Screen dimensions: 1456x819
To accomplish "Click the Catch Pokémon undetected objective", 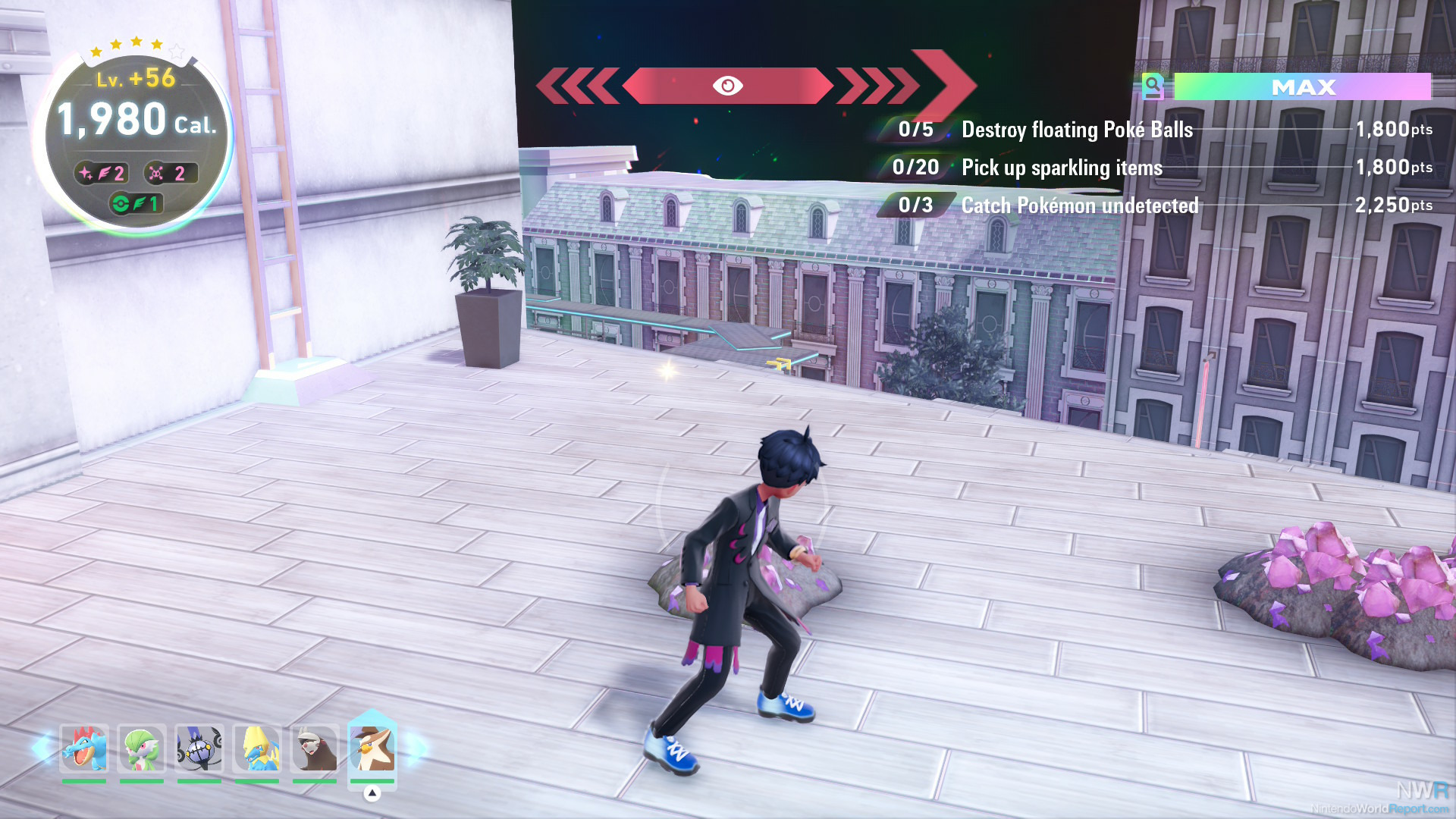I will pos(1080,206).
